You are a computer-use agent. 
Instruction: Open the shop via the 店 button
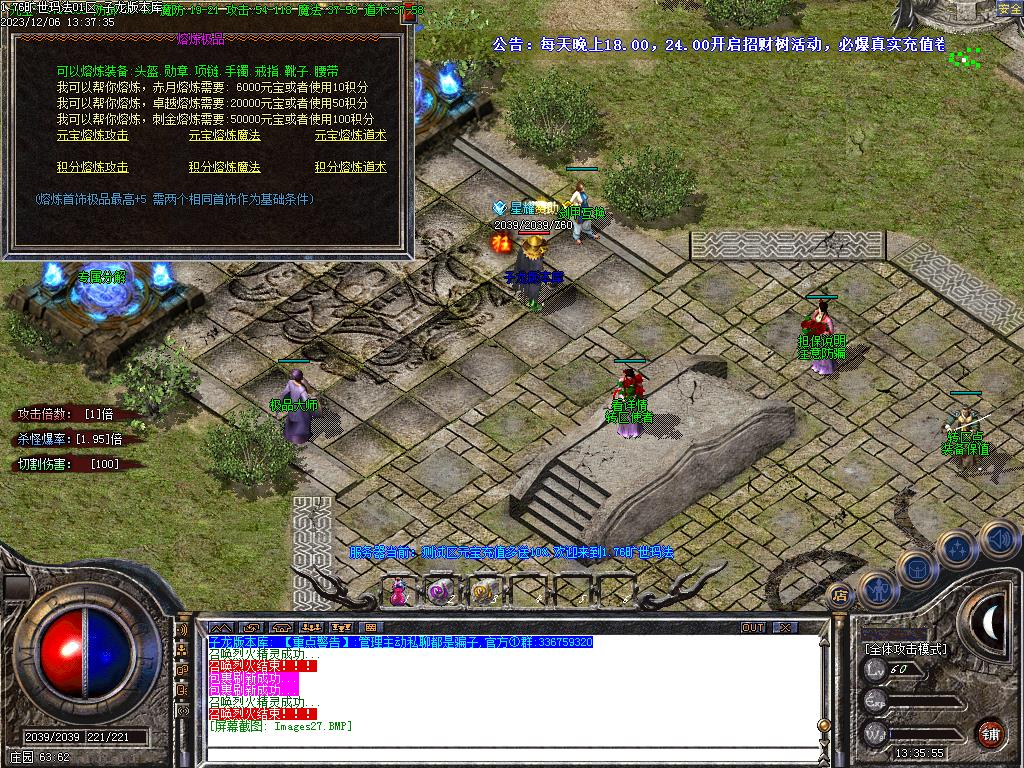(840, 596)
